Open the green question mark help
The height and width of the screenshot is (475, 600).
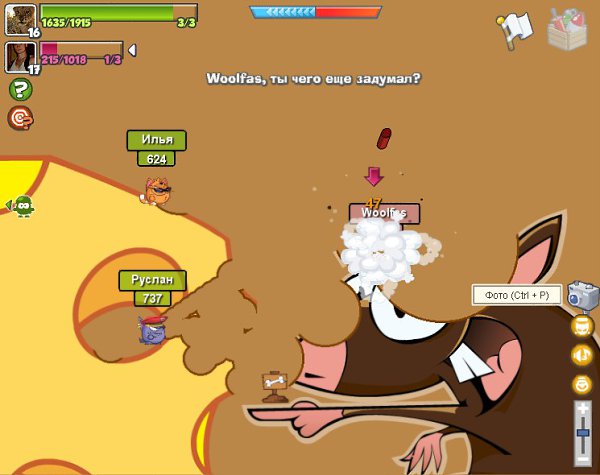pyautogui.click(x=20, y=89)
